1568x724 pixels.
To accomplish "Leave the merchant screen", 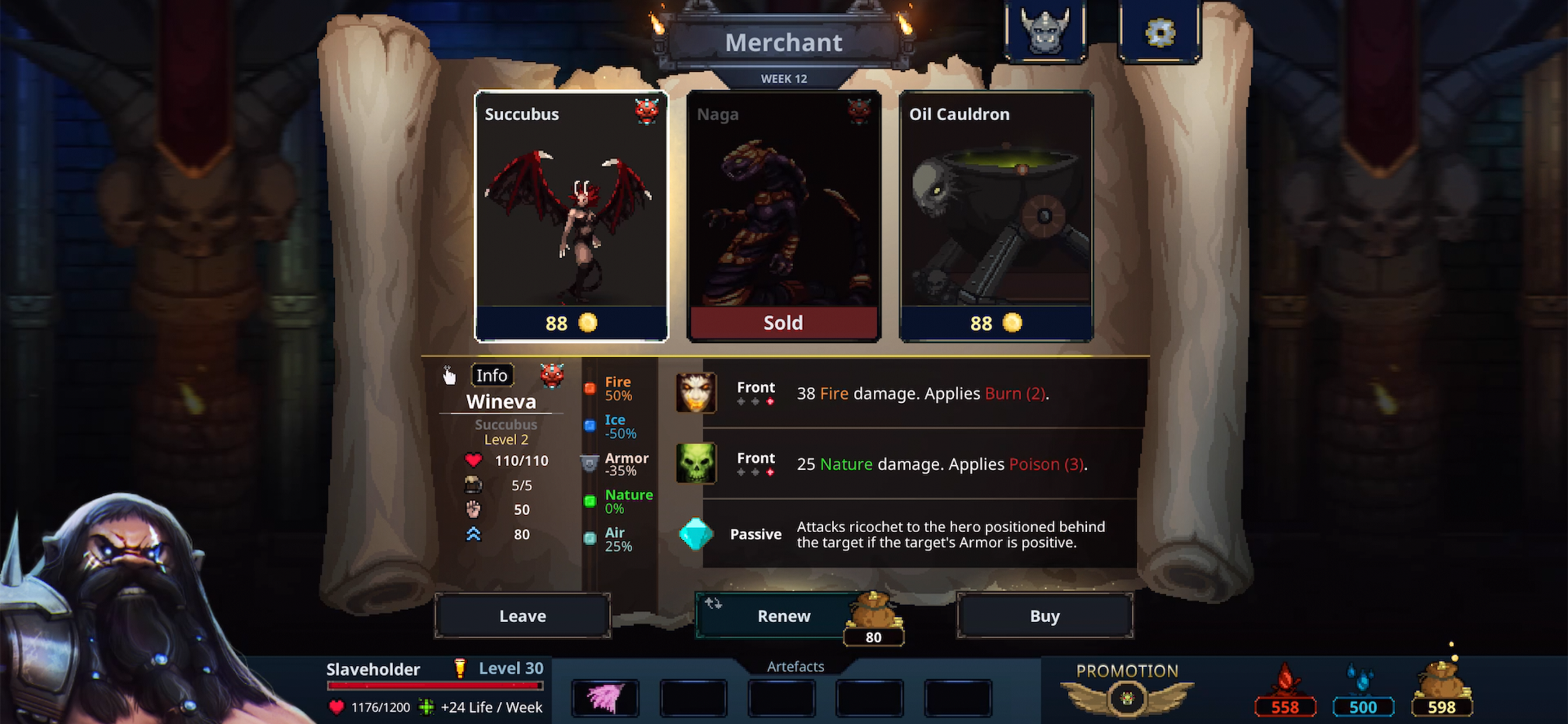I will click(522, 616).
